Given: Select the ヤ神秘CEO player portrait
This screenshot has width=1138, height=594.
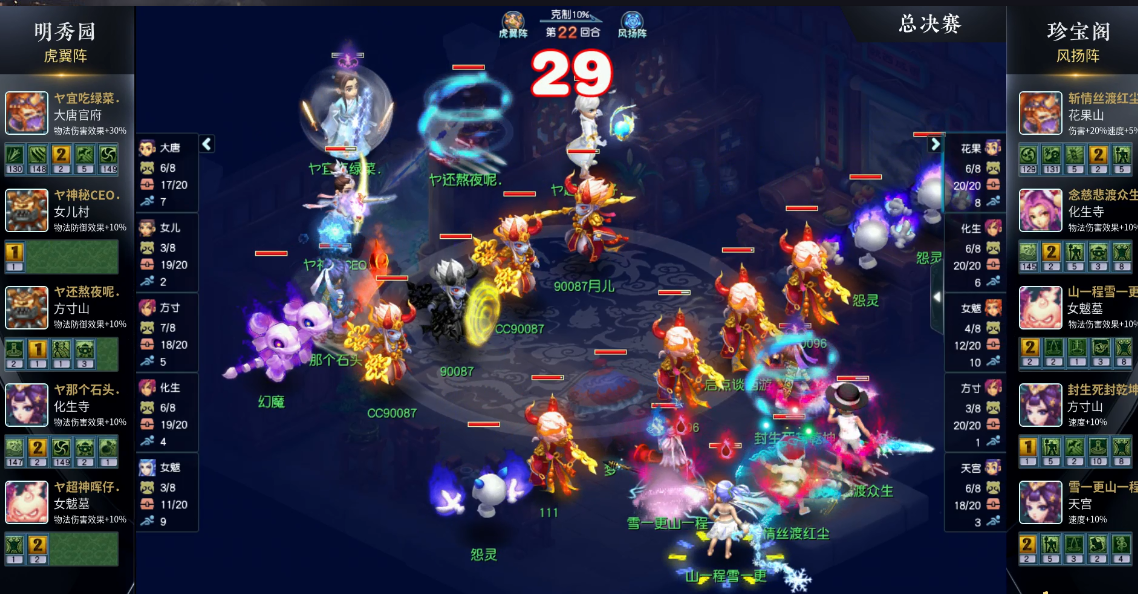Looking at the screenshot, I should pyautogui.click(x=26, y=210).
